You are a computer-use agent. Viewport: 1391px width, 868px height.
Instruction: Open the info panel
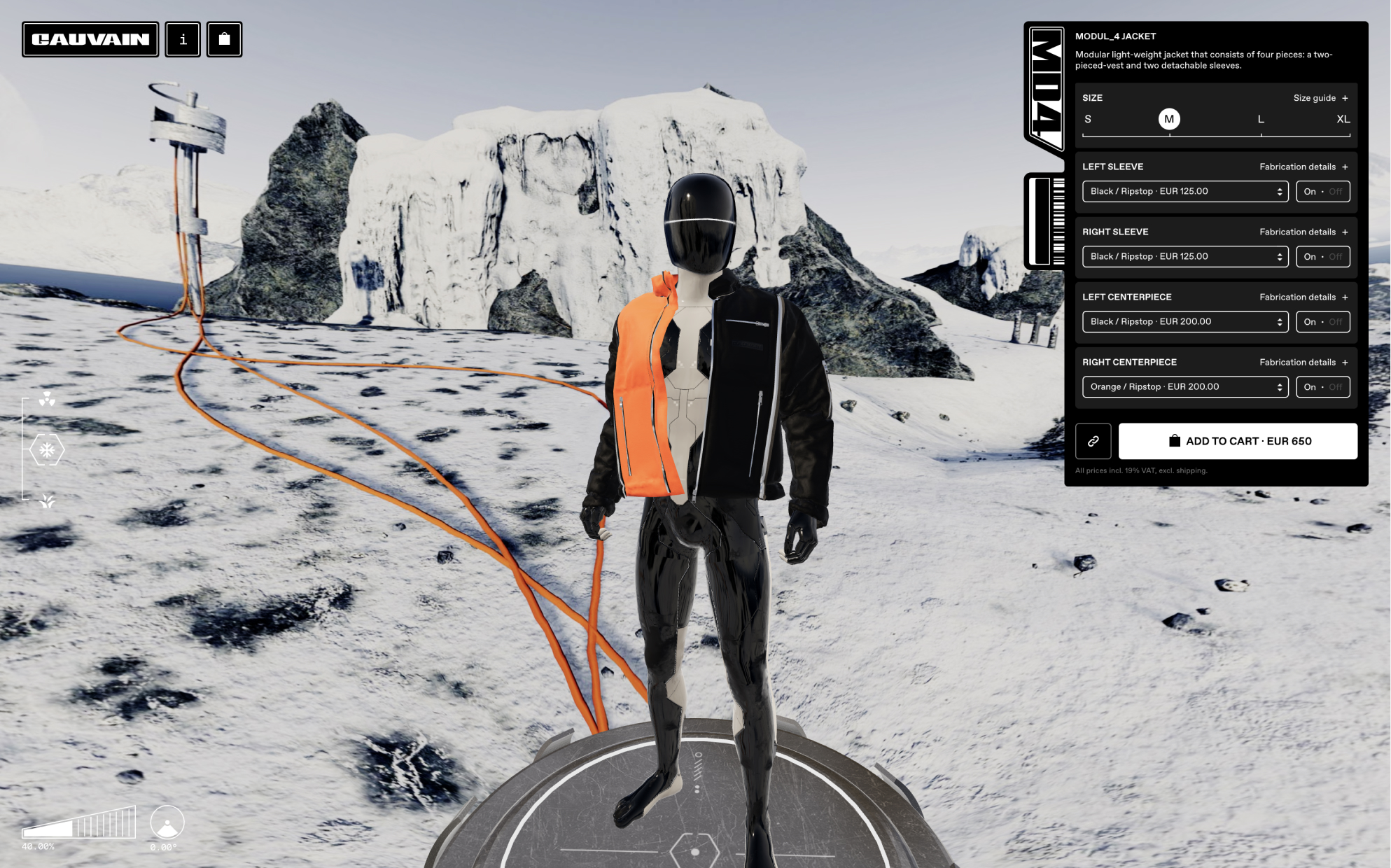(183, 39)
